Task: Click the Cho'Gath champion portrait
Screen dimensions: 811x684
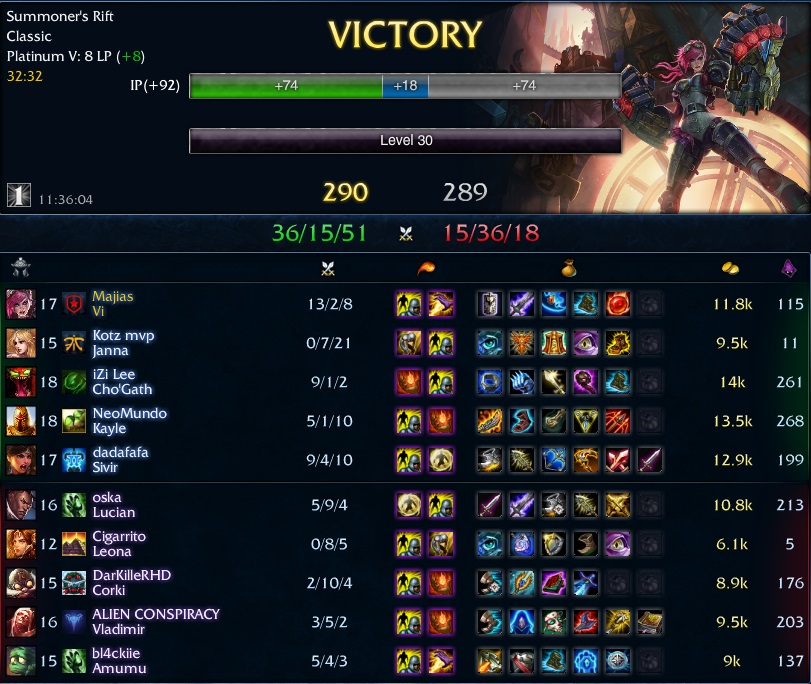Action: click(x=19, y=382)
